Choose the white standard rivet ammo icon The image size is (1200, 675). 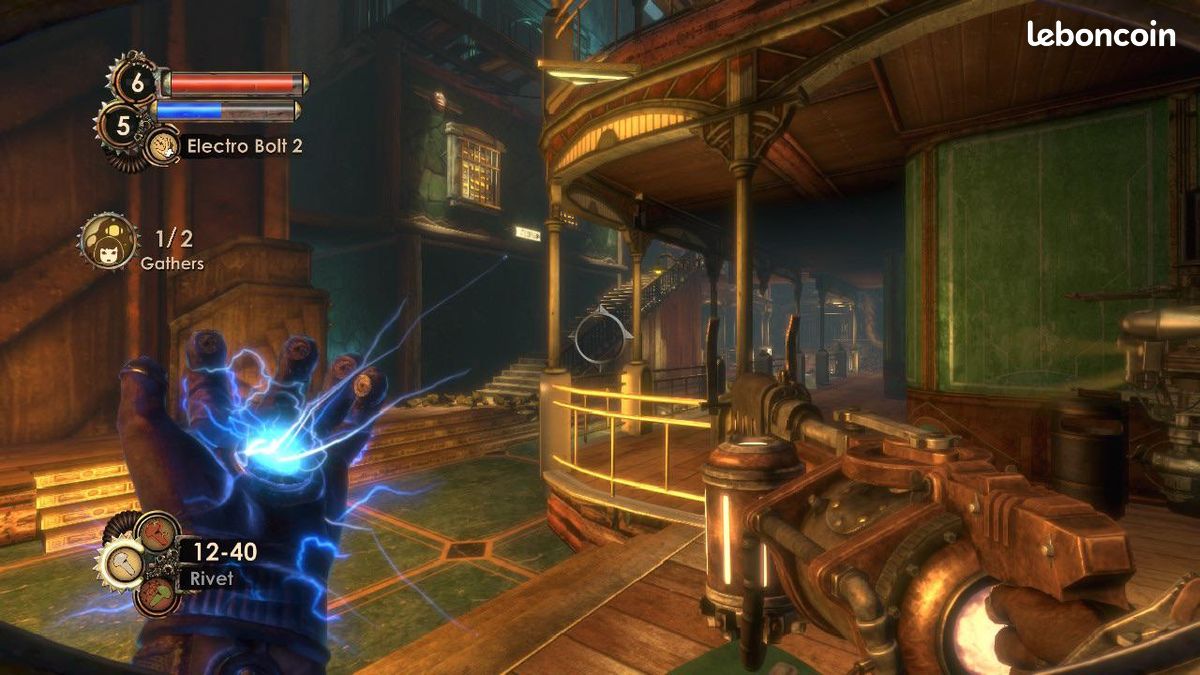[x=122, y=563]
